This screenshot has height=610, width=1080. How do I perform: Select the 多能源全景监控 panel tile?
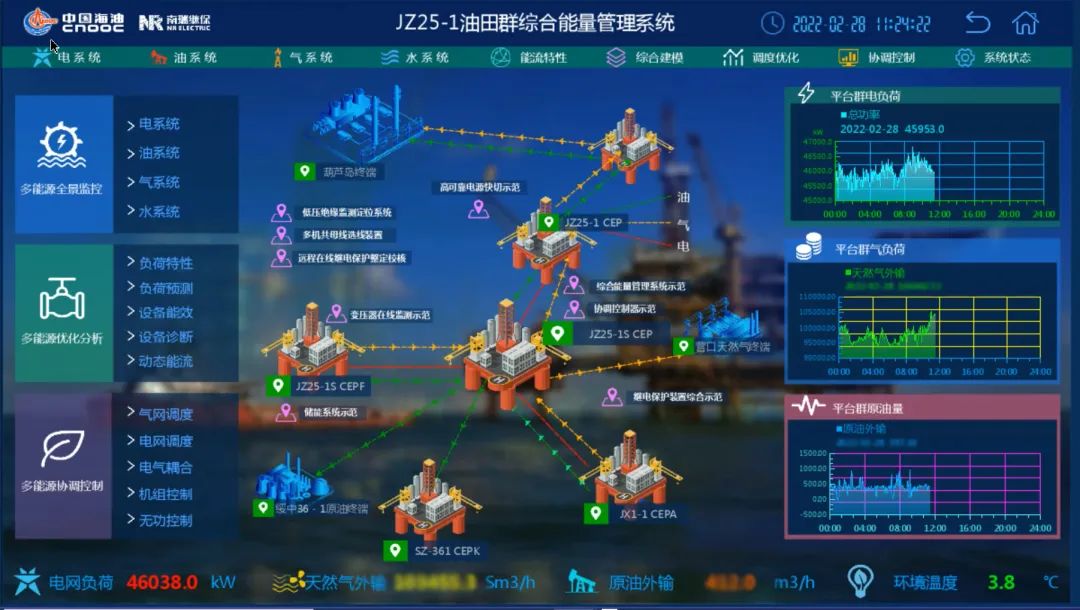pos(62,160)
